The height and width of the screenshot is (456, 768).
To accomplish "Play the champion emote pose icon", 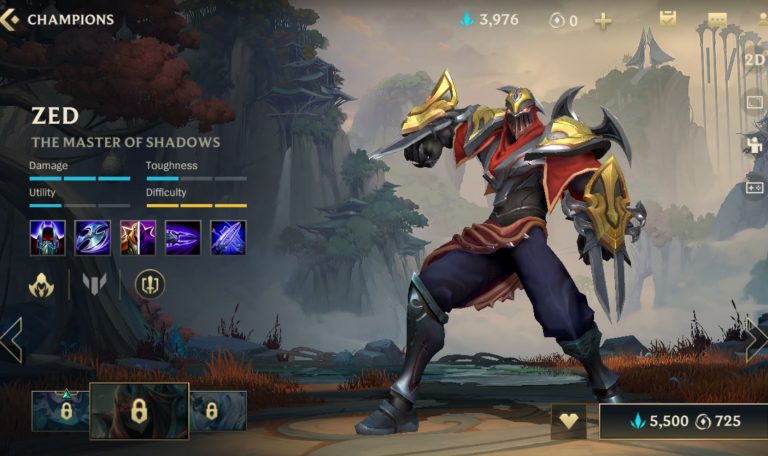I will 755,144.
